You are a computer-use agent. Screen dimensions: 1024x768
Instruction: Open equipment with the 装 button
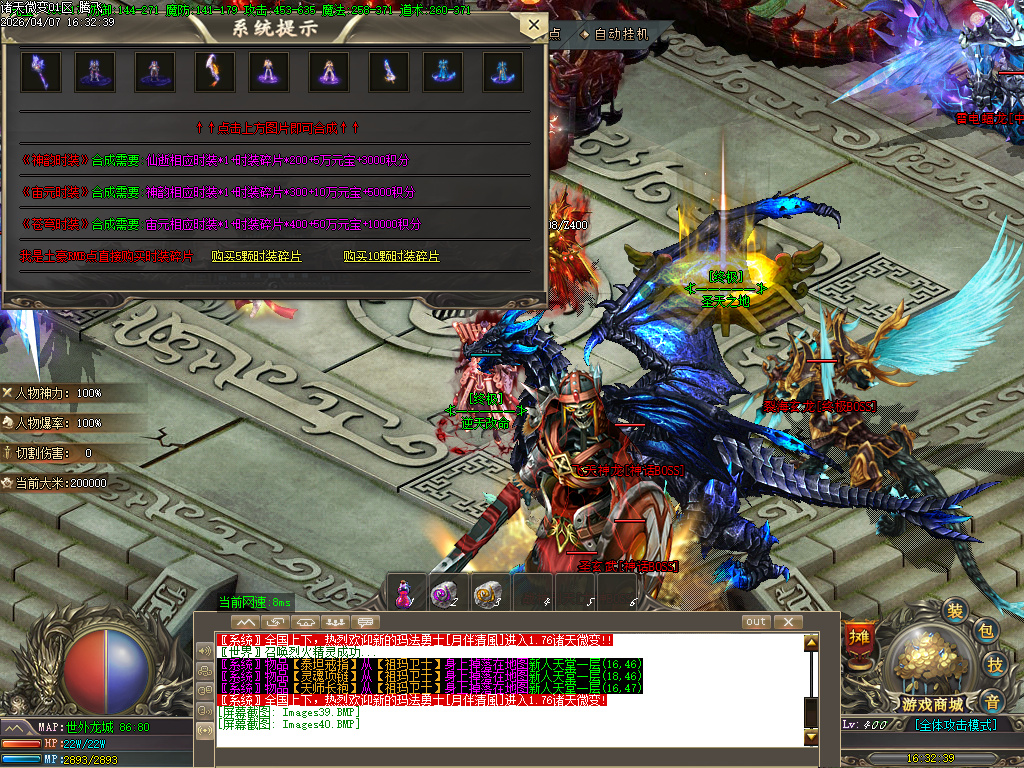pyautogui.click(x=957, y=611)
